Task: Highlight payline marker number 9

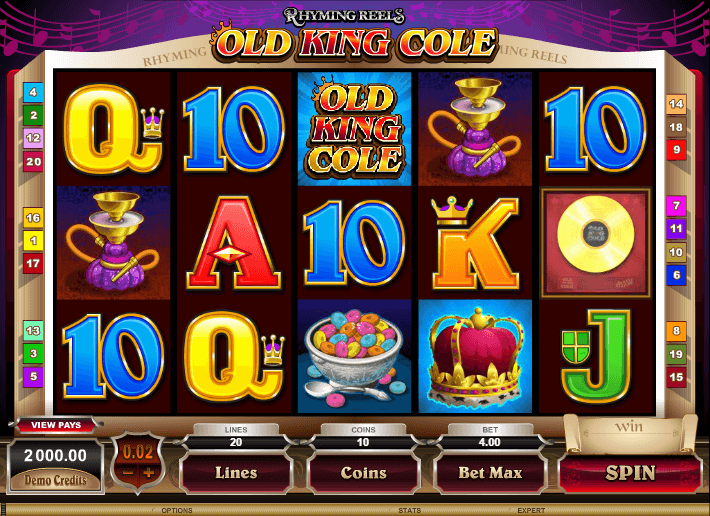Action: [x=676, y=150]
